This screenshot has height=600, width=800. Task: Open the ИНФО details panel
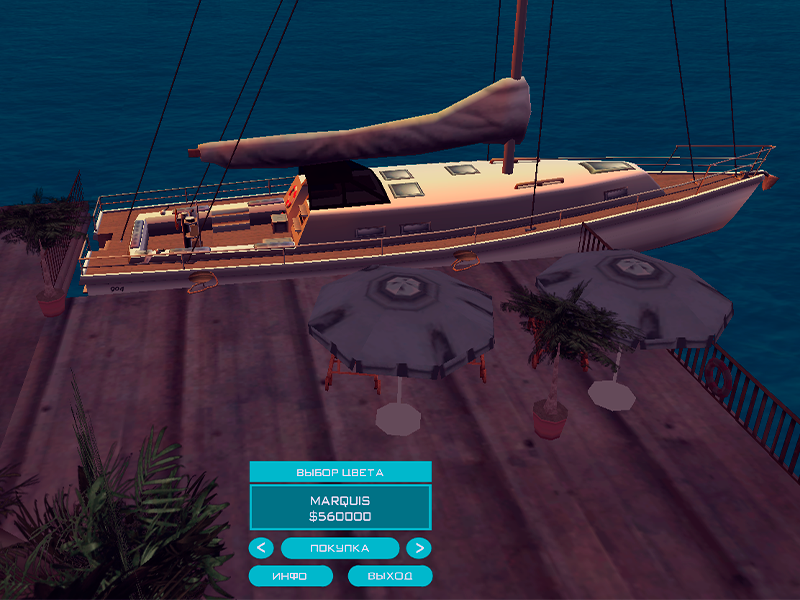pos(291,576)
